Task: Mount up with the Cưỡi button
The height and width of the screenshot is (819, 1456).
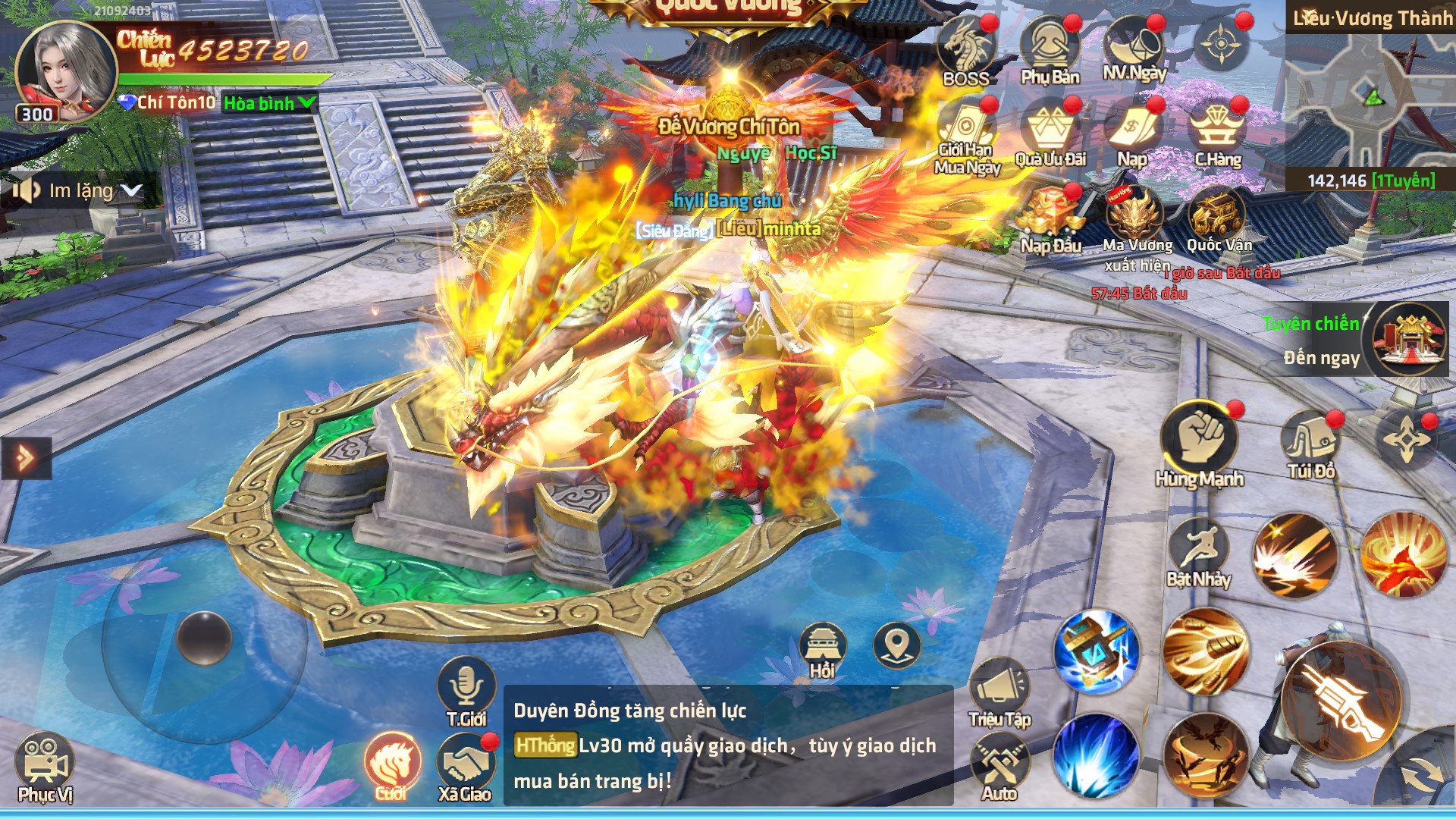Action: 391,764
